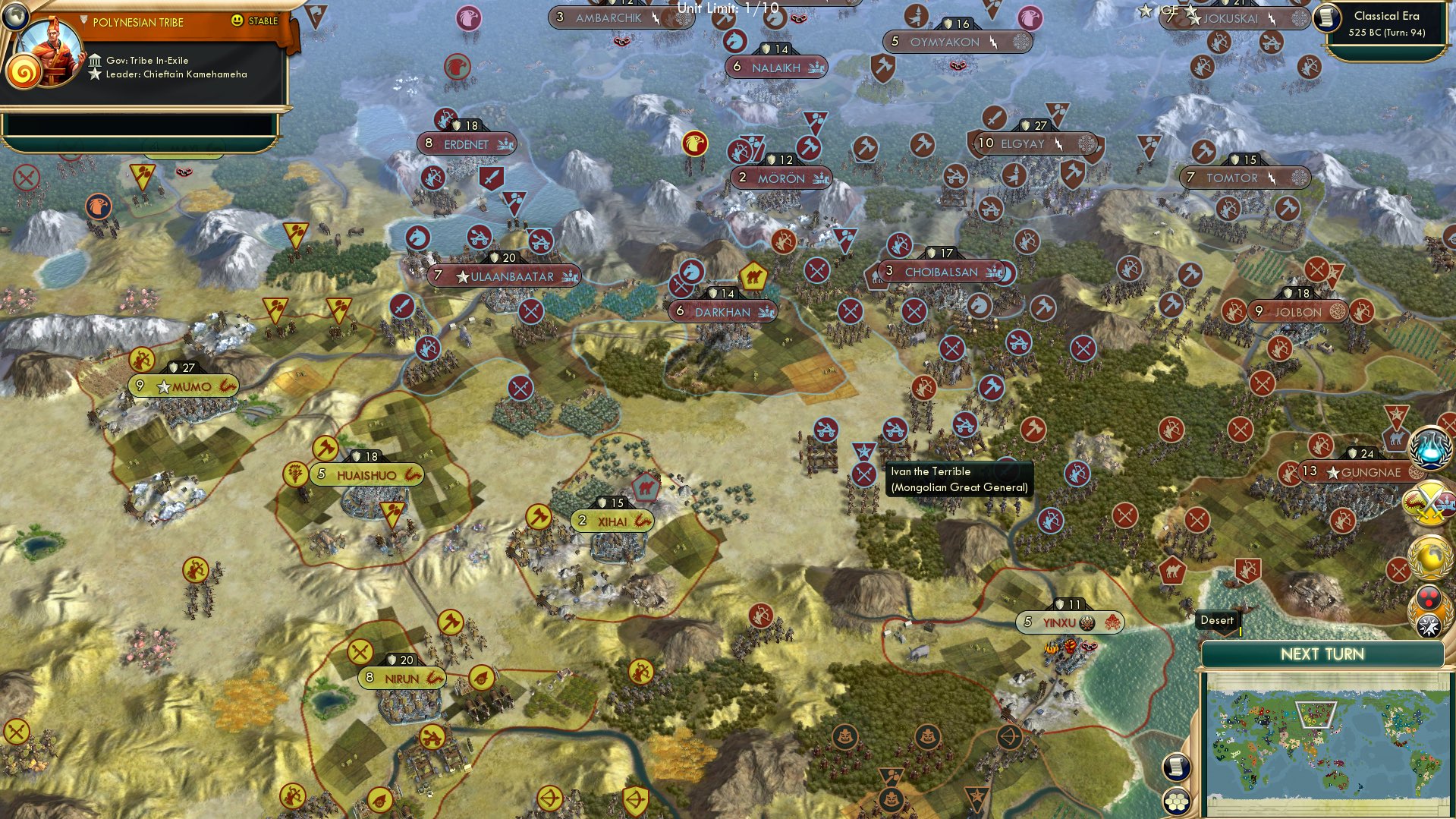
Task: Open the Diplomacy globe icon
Action: click(1429, 556)
